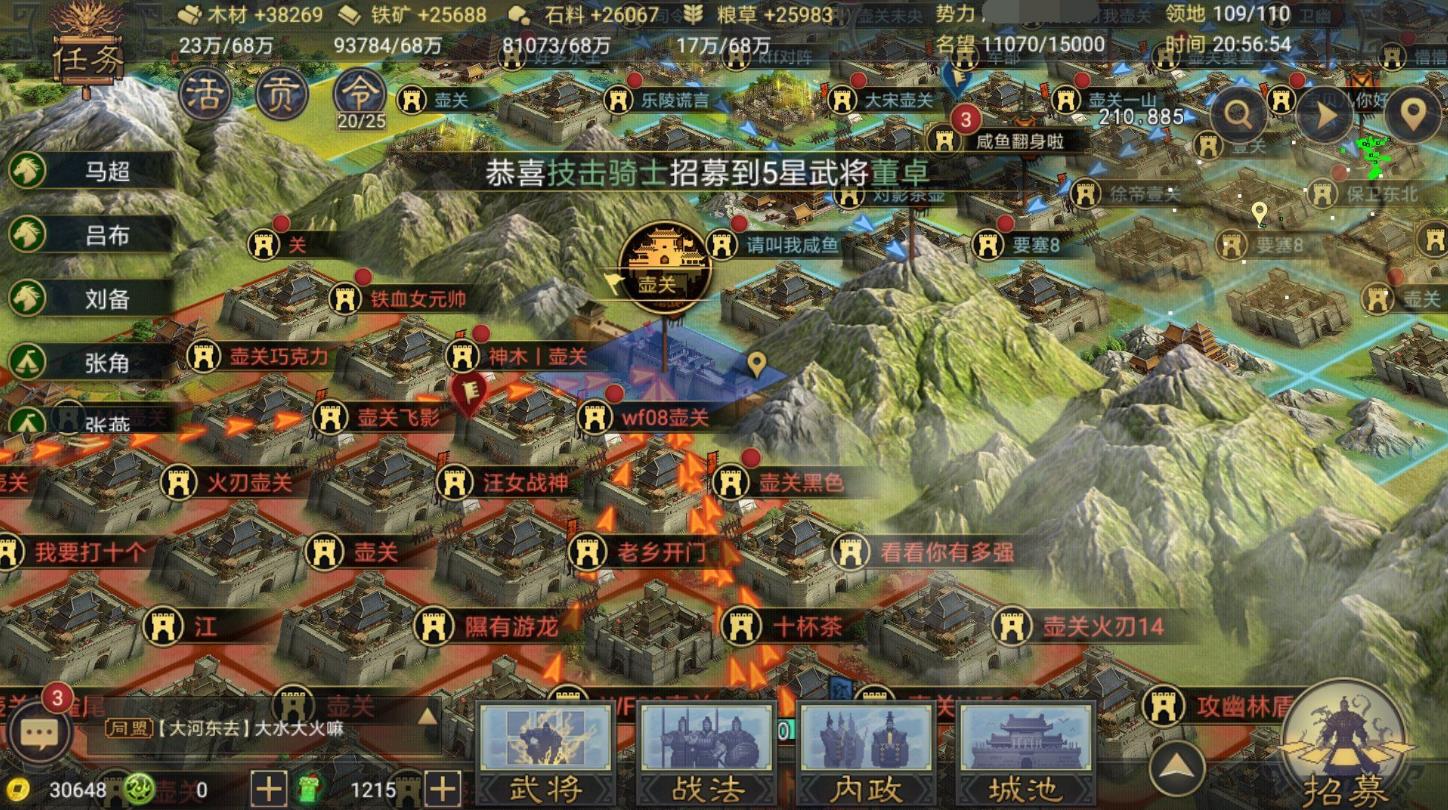Open 战法 from the bottom bar
The image size is (1448, 810).
tap(707, 750)
